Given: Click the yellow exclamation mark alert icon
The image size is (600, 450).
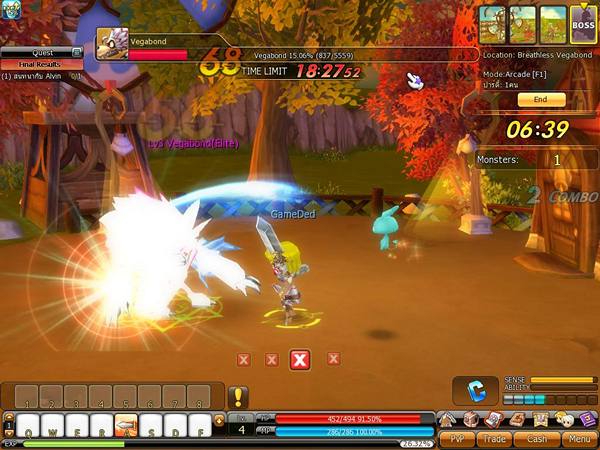Looking at the screenshot, I should (239, 397).
